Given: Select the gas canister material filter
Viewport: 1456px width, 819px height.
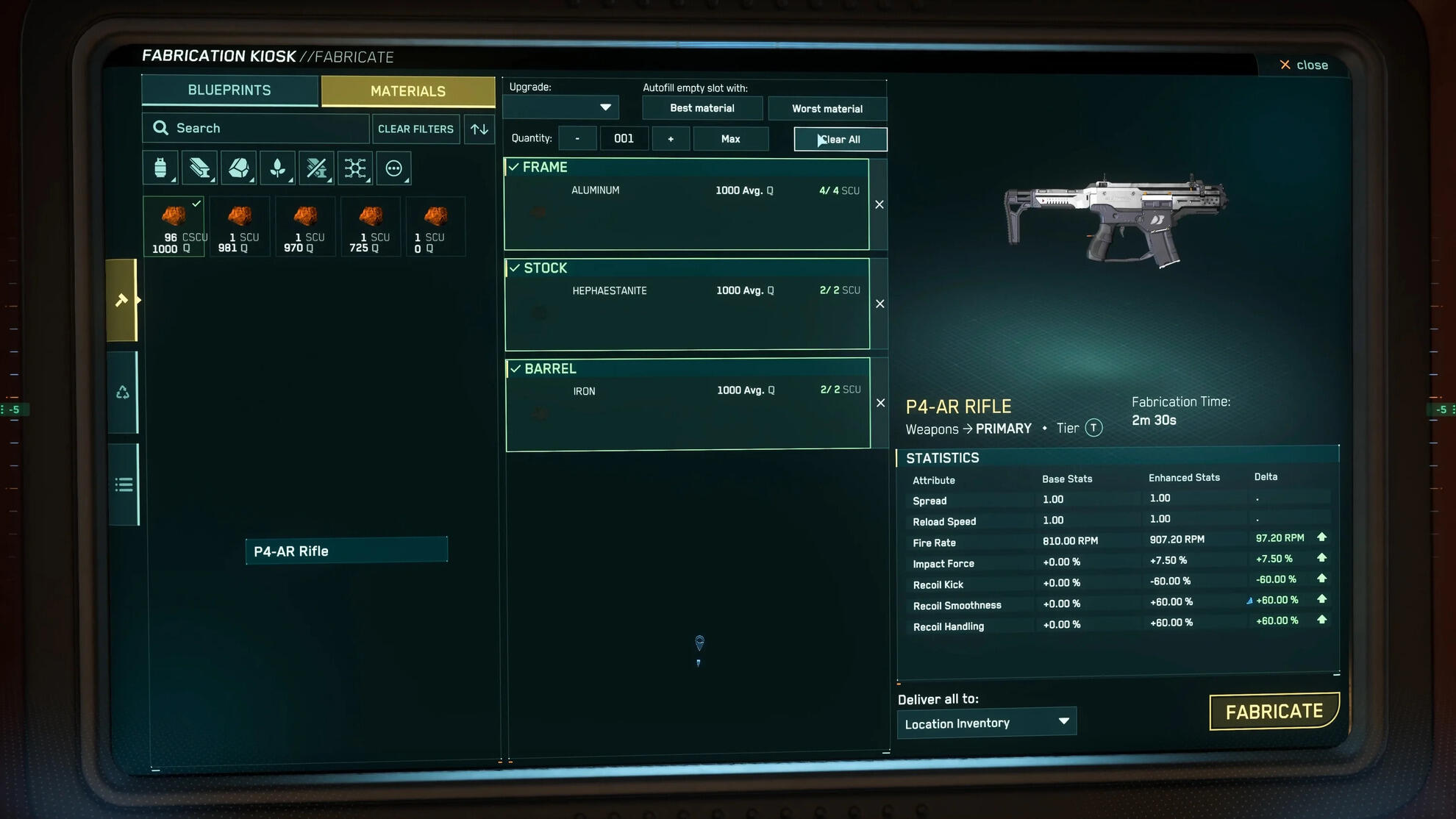Looking at the screenshot, I should (x=159, y=168).
